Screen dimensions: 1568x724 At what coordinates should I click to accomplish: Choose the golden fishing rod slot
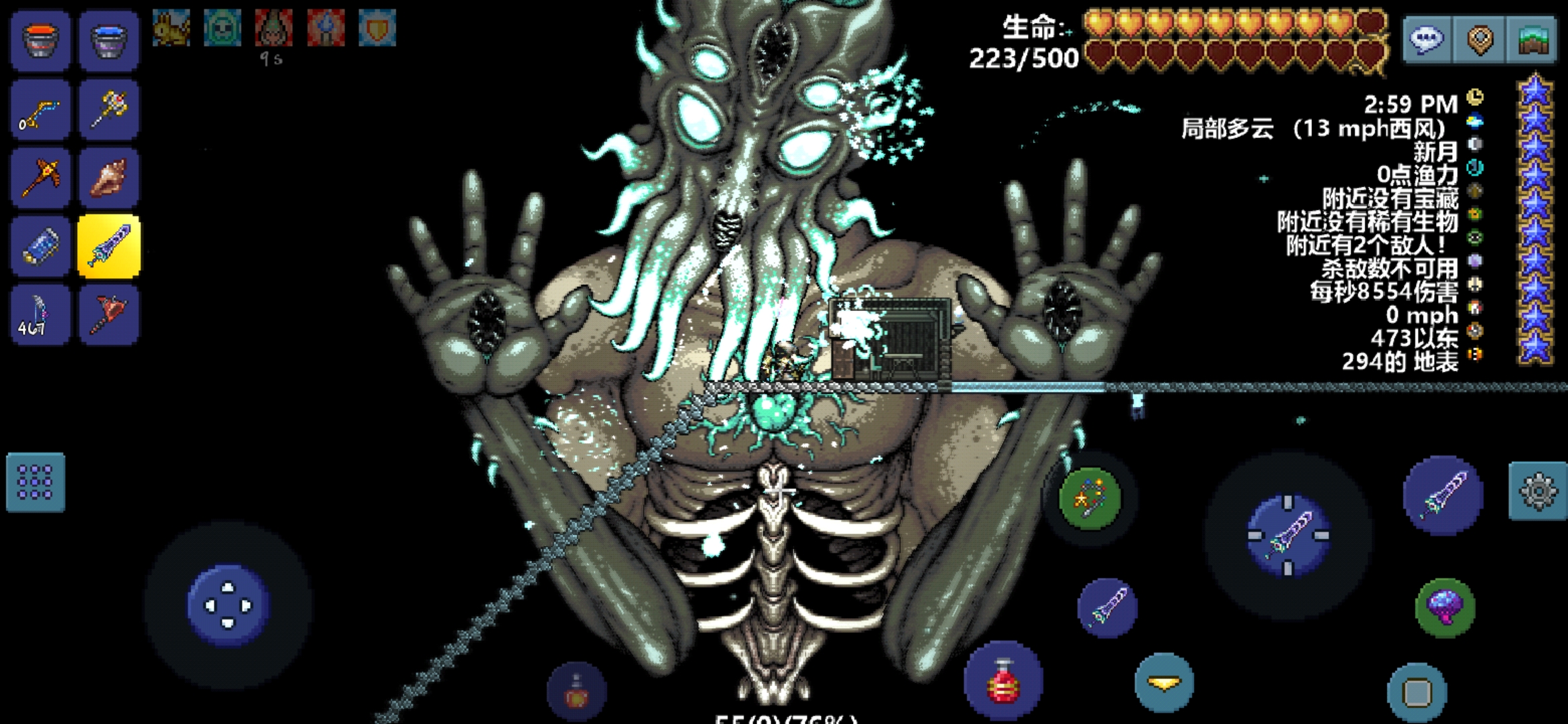click(x=40, y=111)
